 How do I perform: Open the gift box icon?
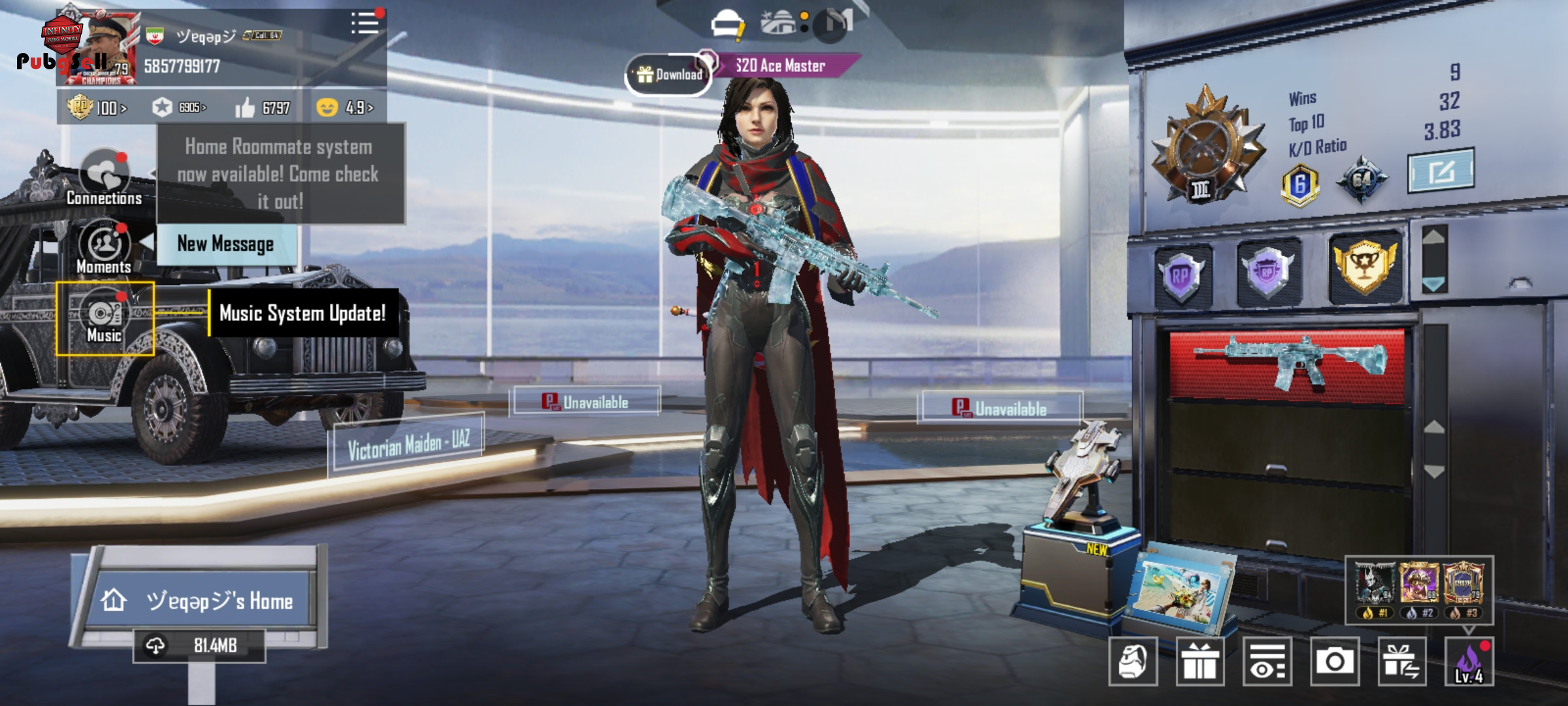pyautogui.click(x=1200, y=661)
